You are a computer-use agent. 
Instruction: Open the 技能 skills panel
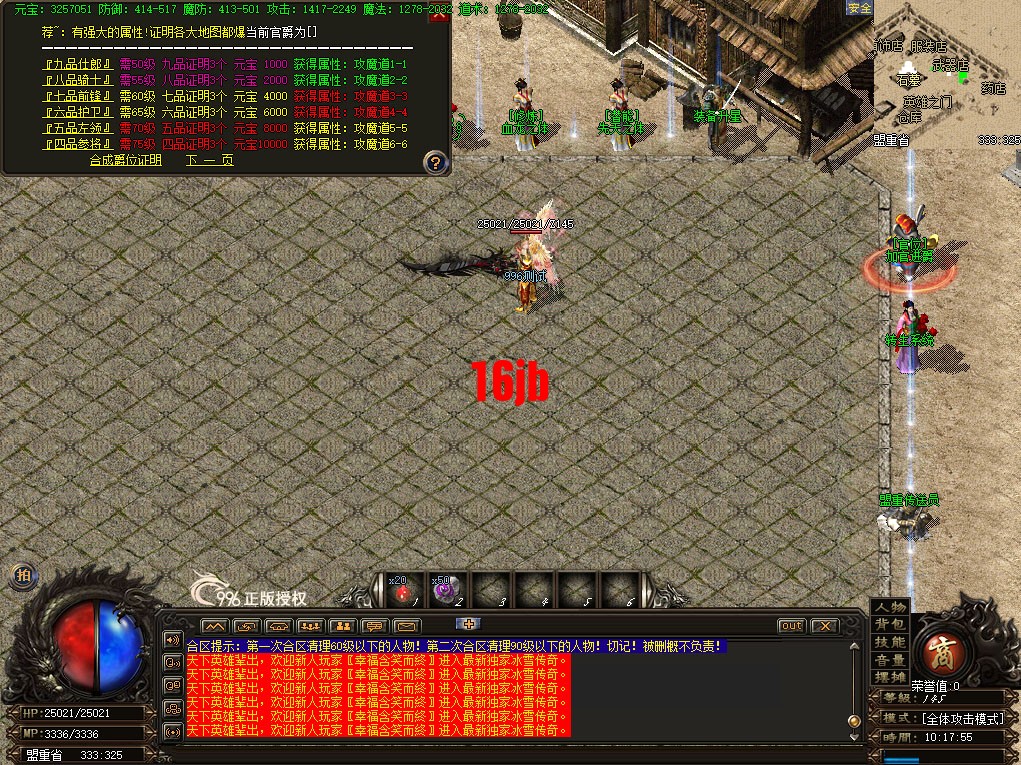[x=889, y=642]
